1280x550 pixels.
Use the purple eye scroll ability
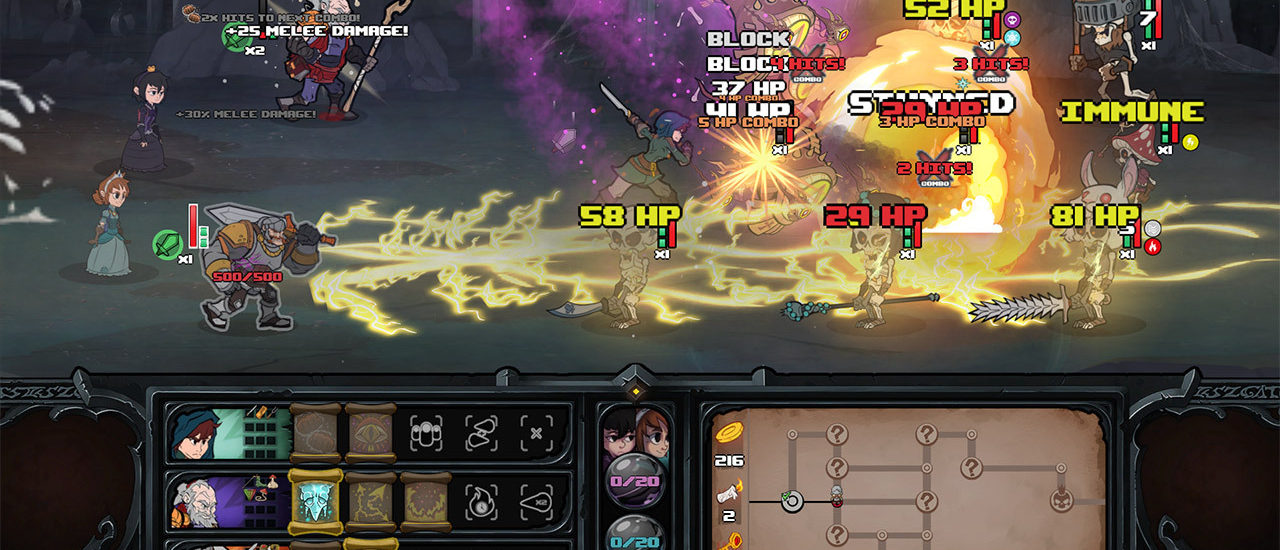tap(370, 432)
